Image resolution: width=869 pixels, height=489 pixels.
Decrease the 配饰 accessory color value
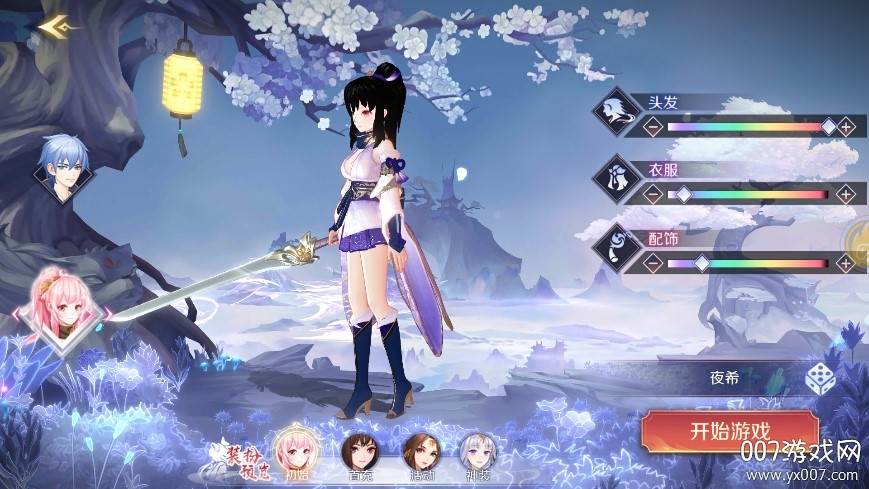pyautogui.click(x=652, y=263)
